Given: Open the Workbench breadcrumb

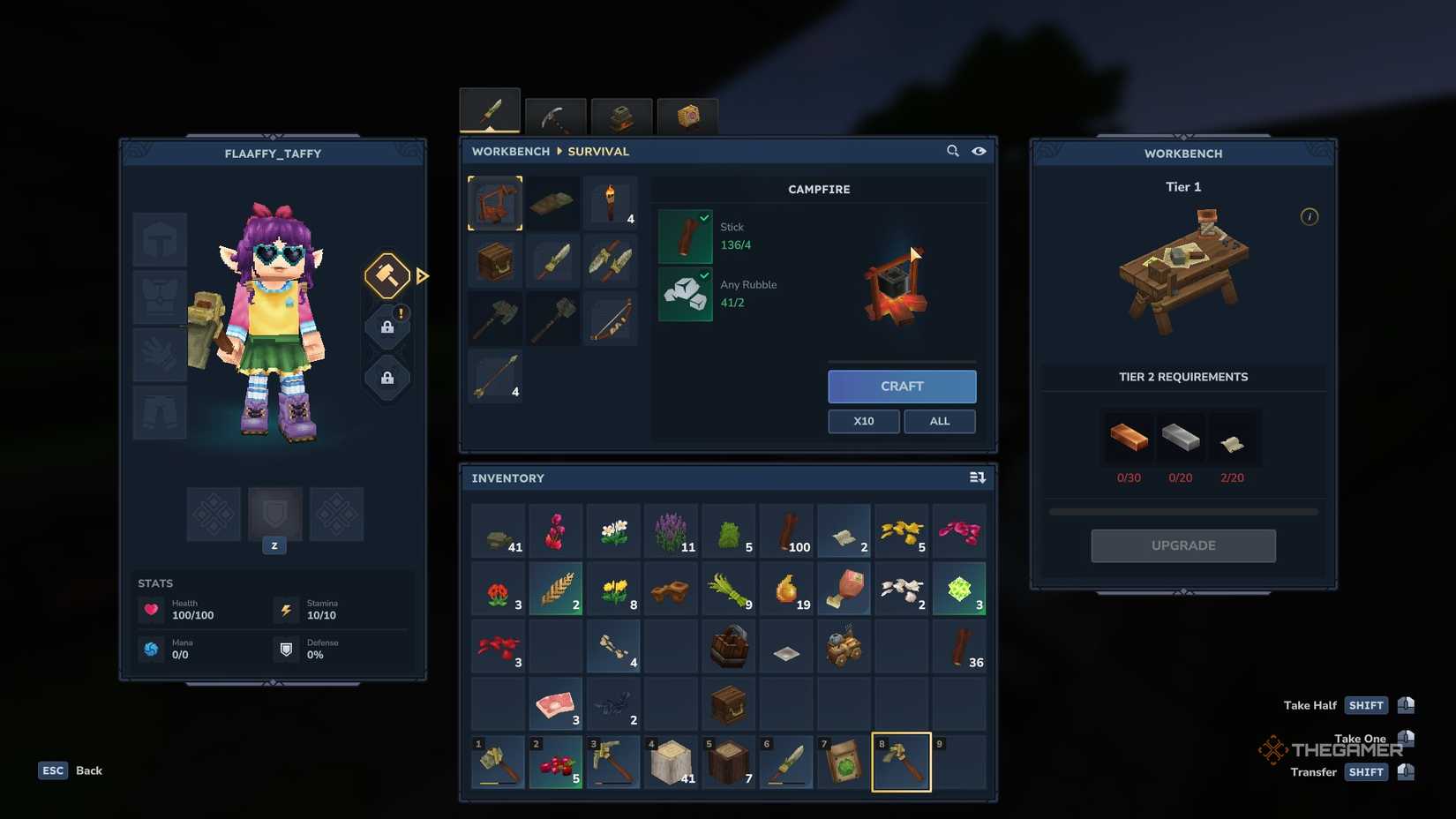Looking at the screenshot, I should (510, 151).
